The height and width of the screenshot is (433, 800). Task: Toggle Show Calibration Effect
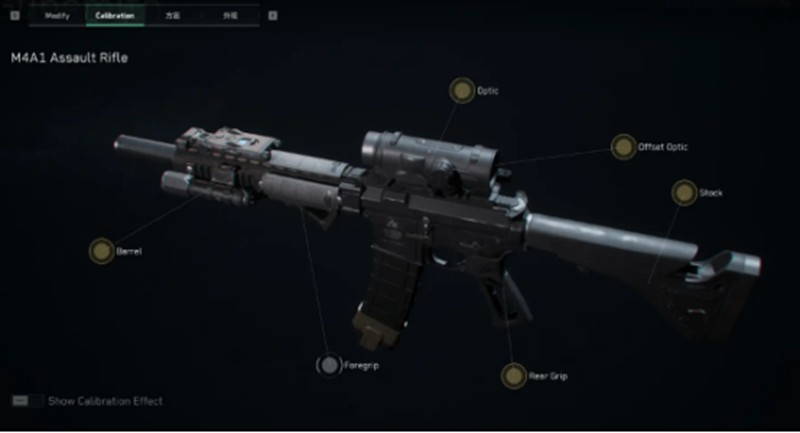[20, 401]
